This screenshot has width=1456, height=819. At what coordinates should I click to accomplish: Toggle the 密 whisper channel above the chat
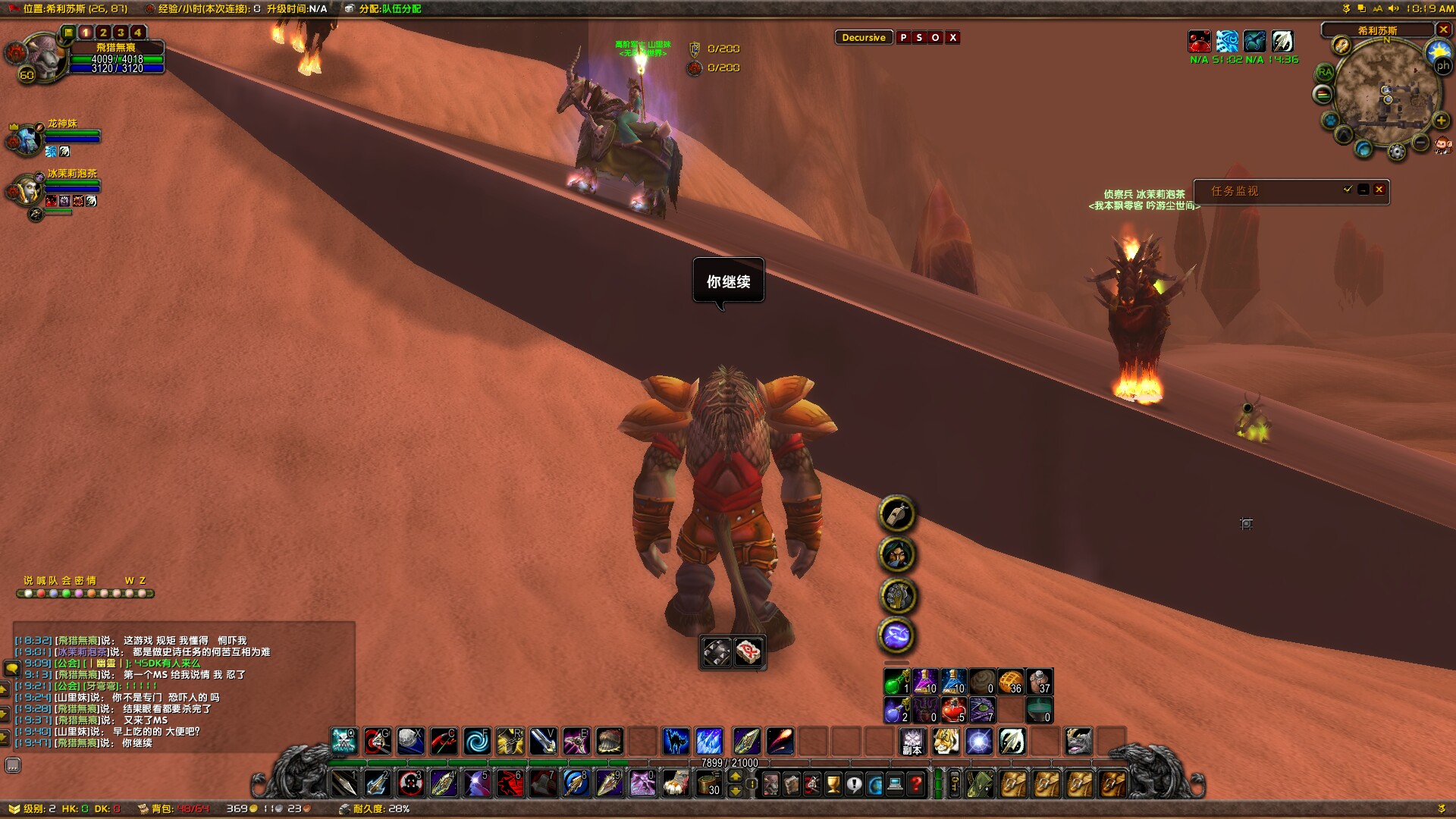tap(78, 581)
